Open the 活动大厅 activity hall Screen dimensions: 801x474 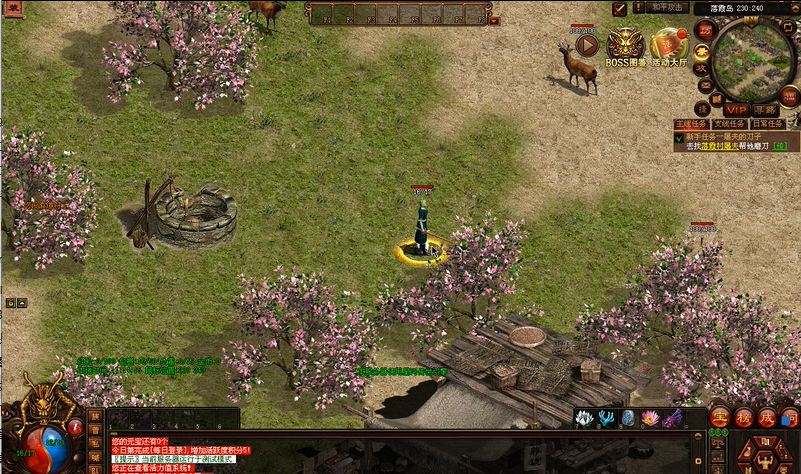tap(668, 46)
